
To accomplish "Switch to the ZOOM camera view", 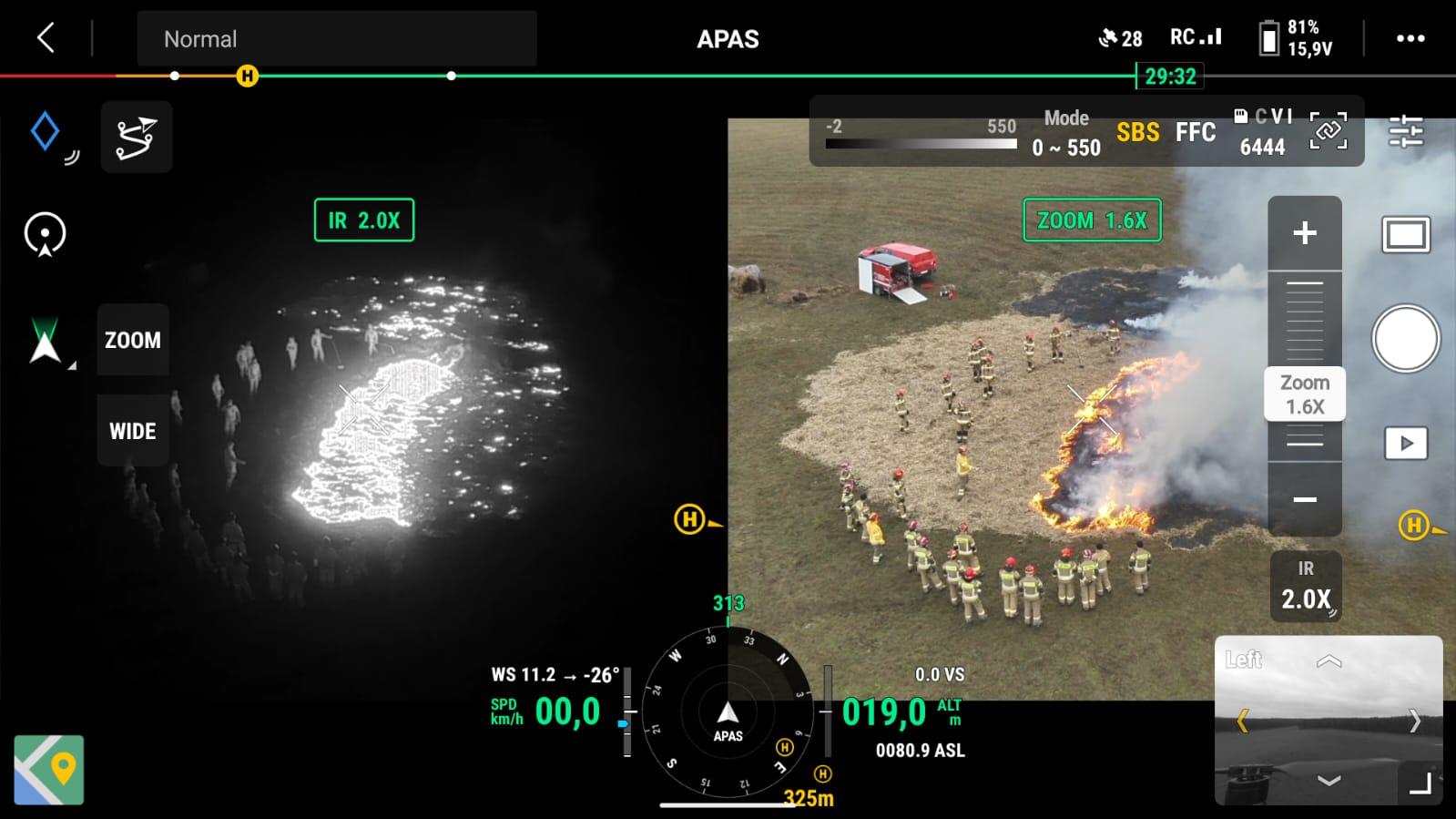I will 133,340.
